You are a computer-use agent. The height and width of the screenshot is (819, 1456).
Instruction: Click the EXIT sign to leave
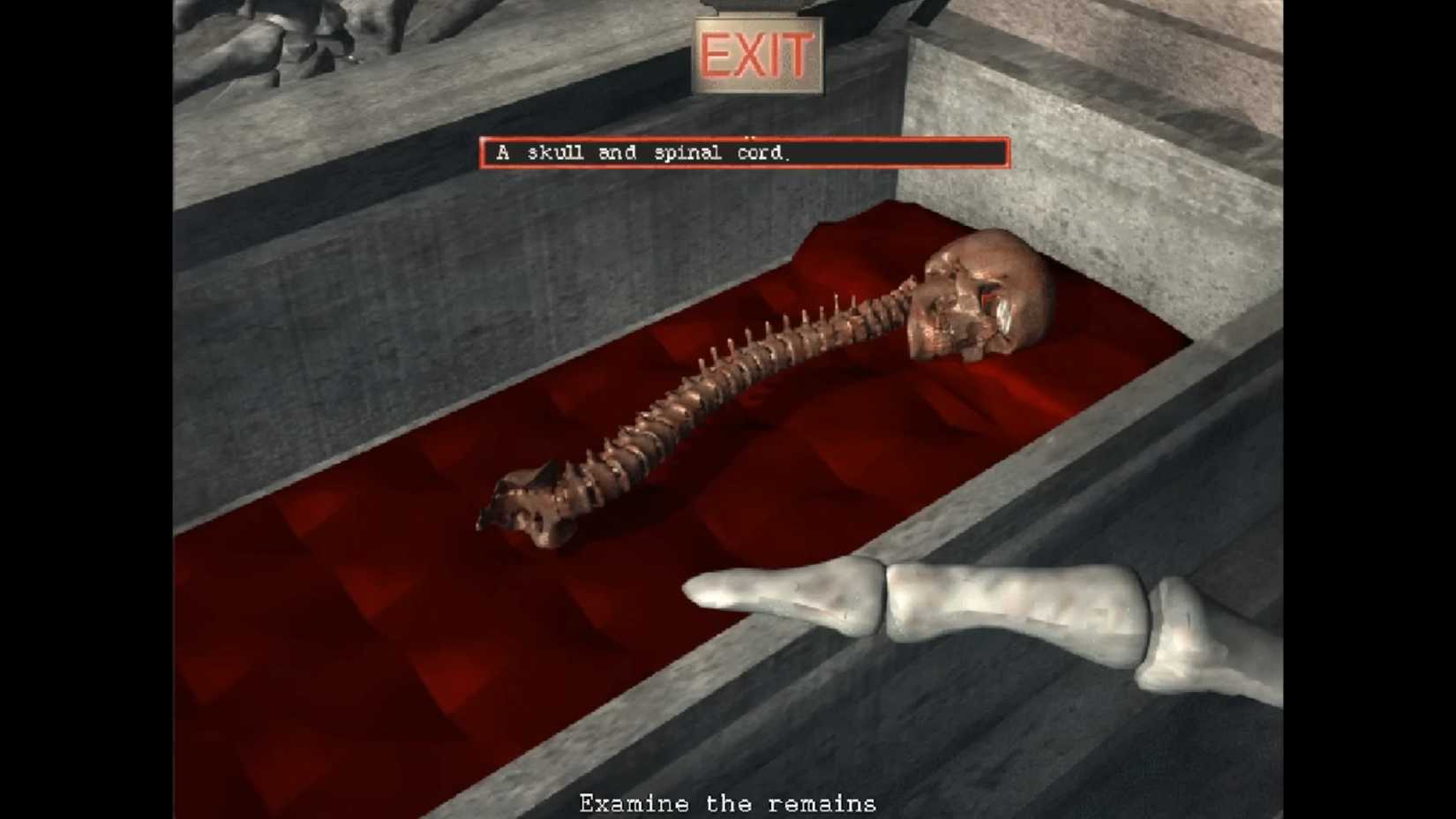pos(757,53)
